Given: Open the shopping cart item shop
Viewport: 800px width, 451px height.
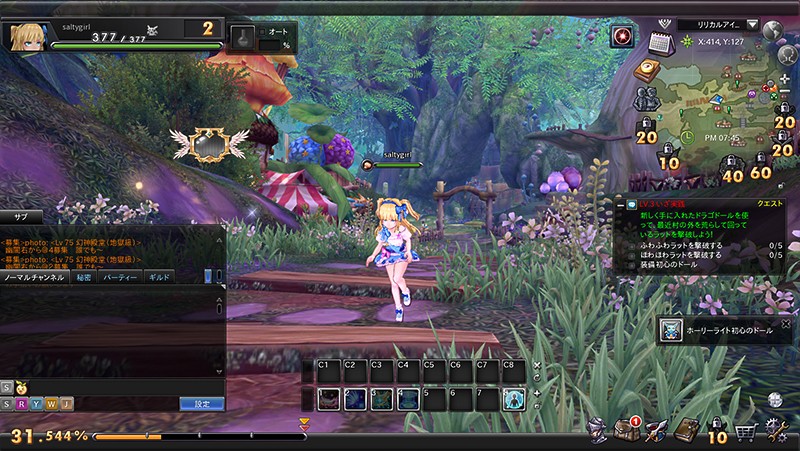Looking at the screenshot, I should click(x=745, y=432).
